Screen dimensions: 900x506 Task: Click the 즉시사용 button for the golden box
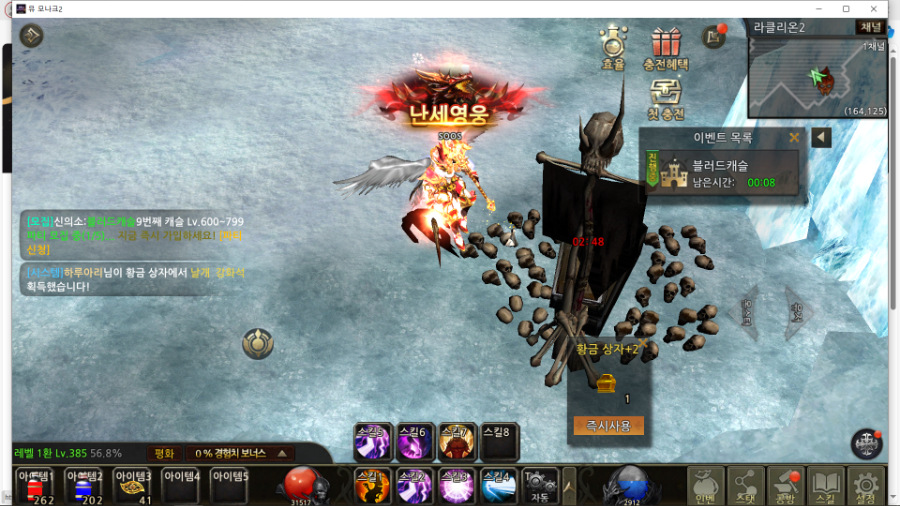click(608, 426)
